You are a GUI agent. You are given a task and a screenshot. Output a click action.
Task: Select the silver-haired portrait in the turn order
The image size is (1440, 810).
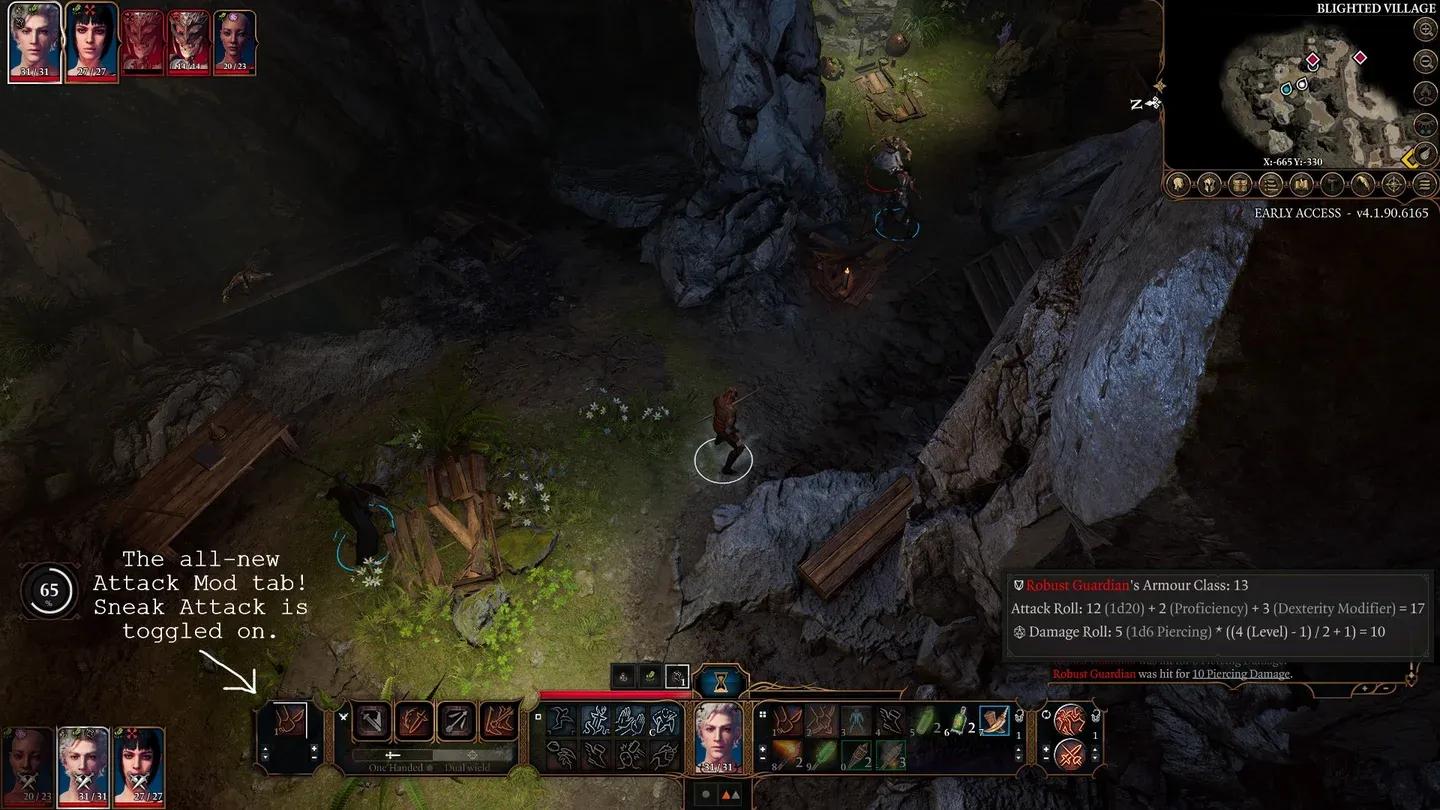tap(34, 41)
